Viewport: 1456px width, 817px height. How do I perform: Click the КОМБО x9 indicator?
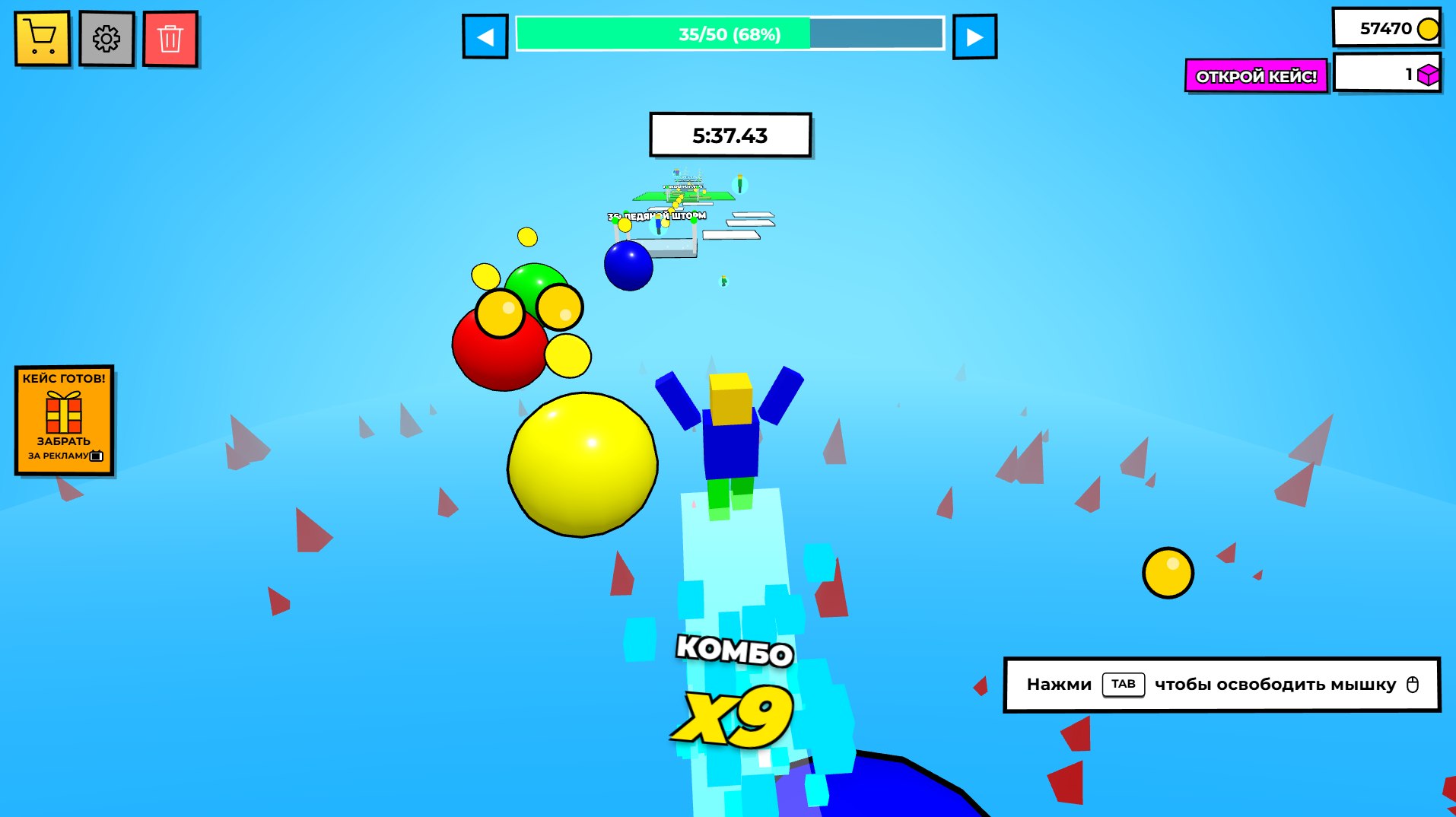coord(733,685)
